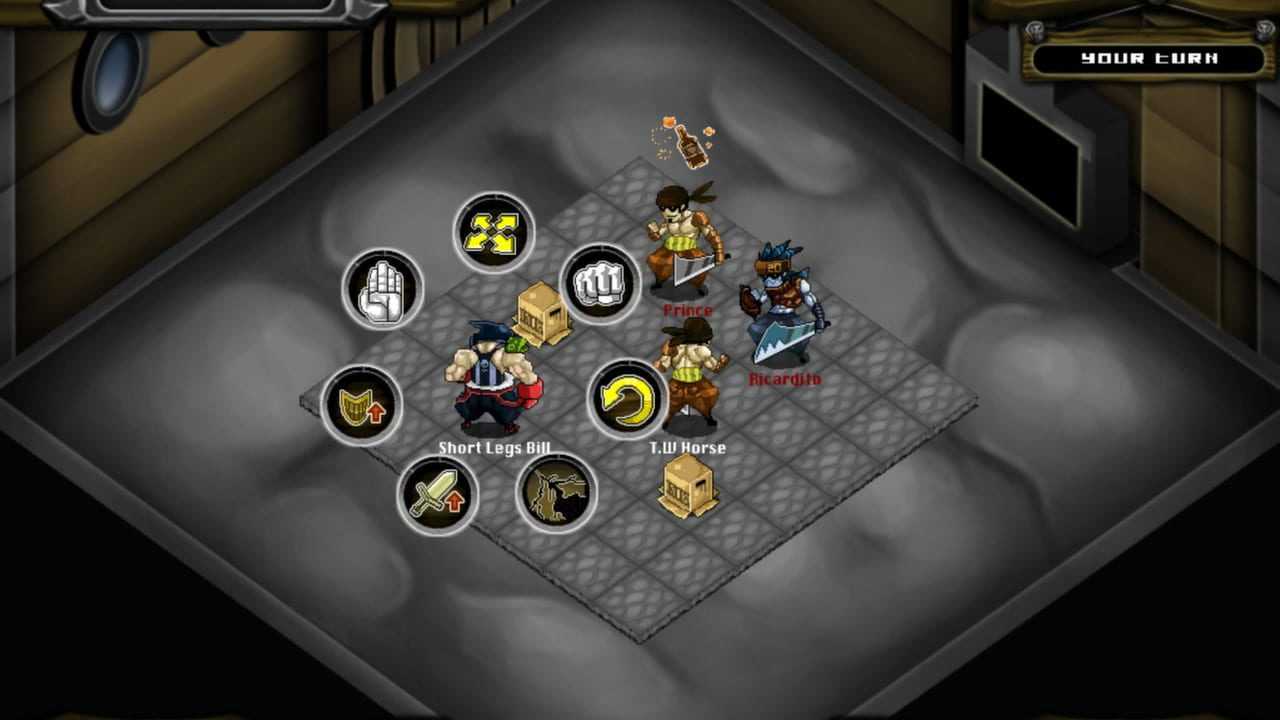Use the shield boost ability

coord(362,405)
